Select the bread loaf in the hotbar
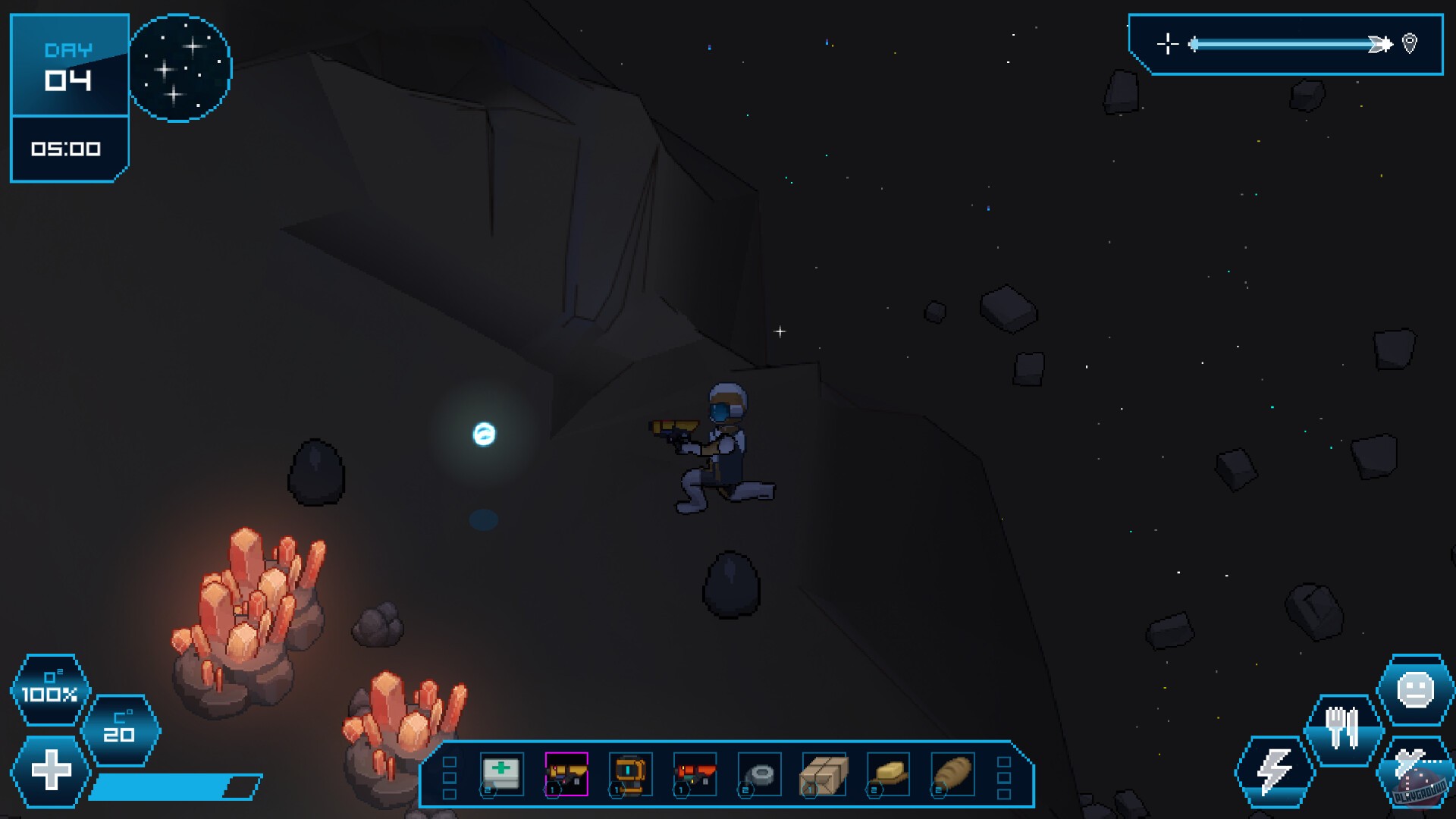 (x=952, y=773)
